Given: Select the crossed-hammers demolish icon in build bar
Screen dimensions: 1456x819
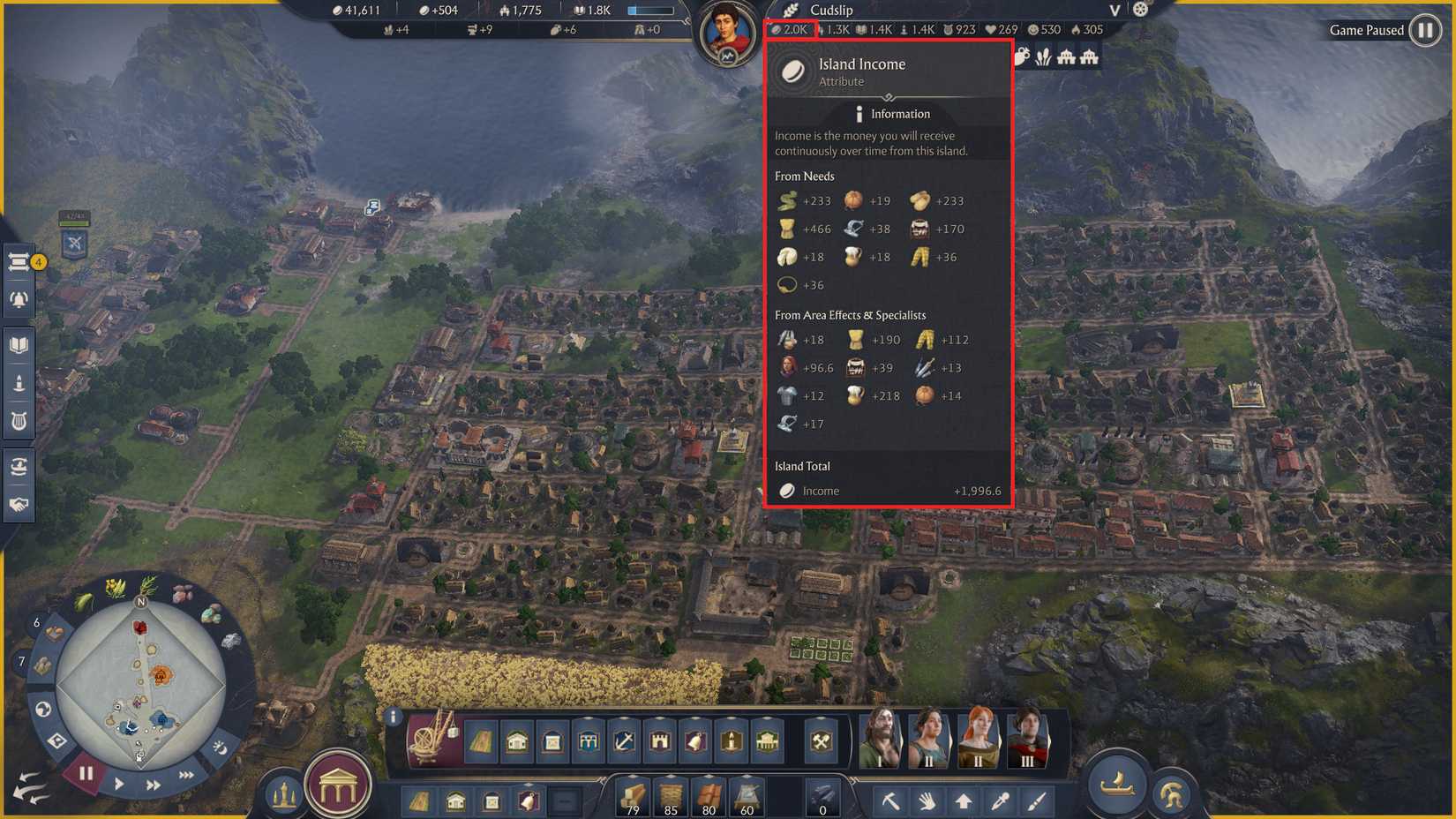Looking at the screenshot, I should pos(819,742).
